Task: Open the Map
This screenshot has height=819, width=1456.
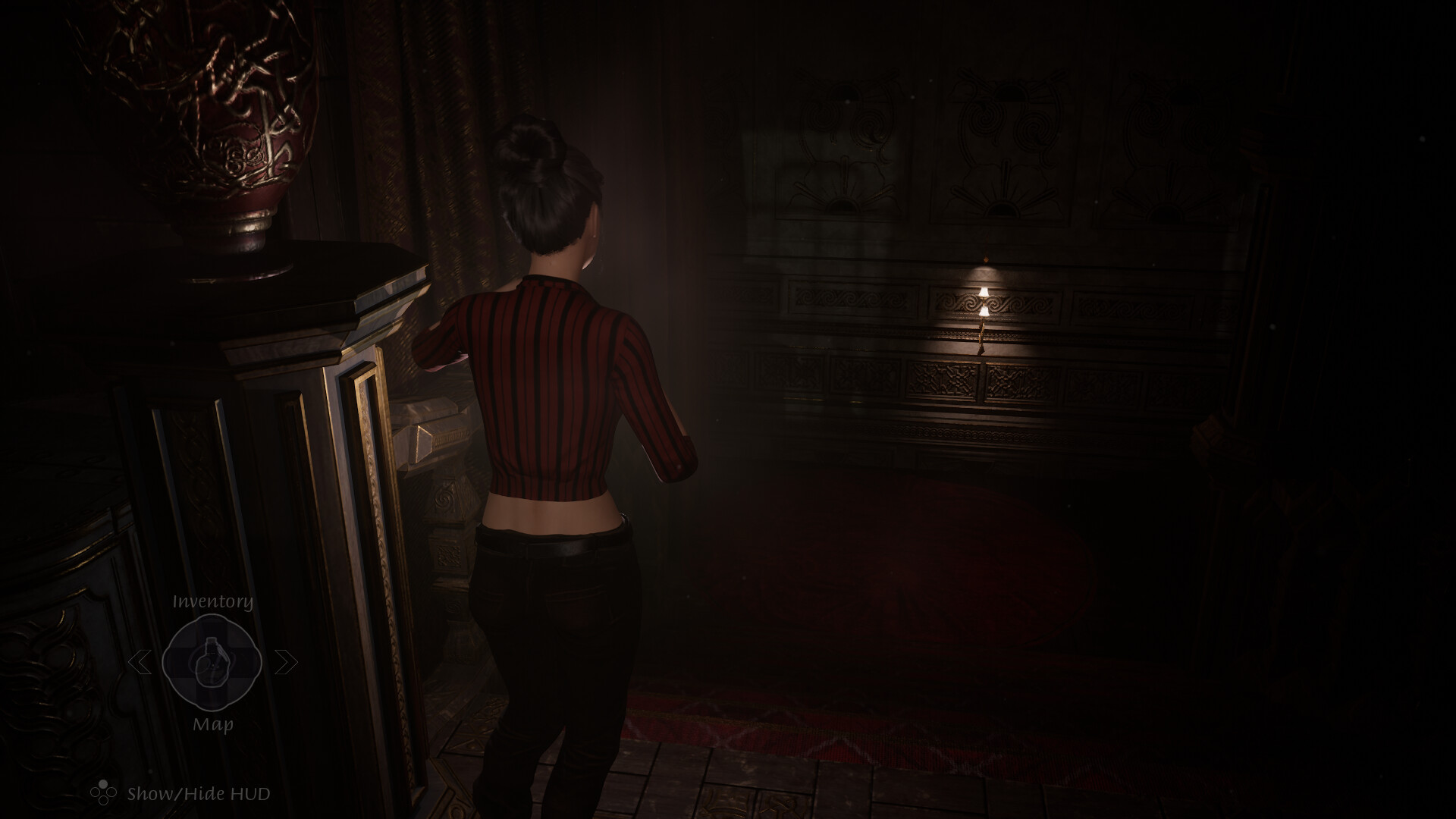Action: pyautogui.click(x=213, y=724)
